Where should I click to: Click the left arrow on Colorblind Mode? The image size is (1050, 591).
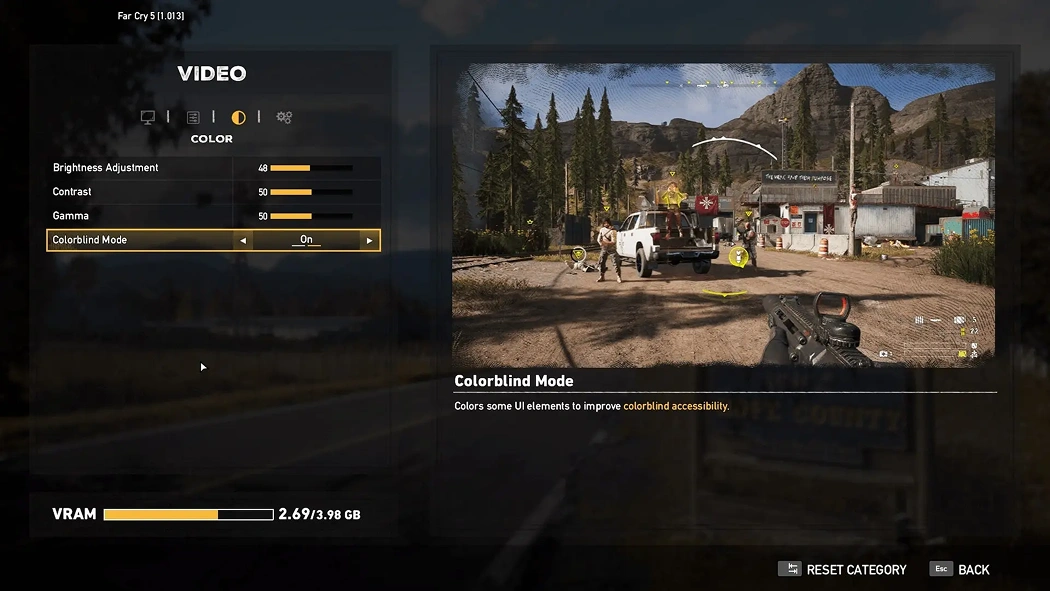243,241
